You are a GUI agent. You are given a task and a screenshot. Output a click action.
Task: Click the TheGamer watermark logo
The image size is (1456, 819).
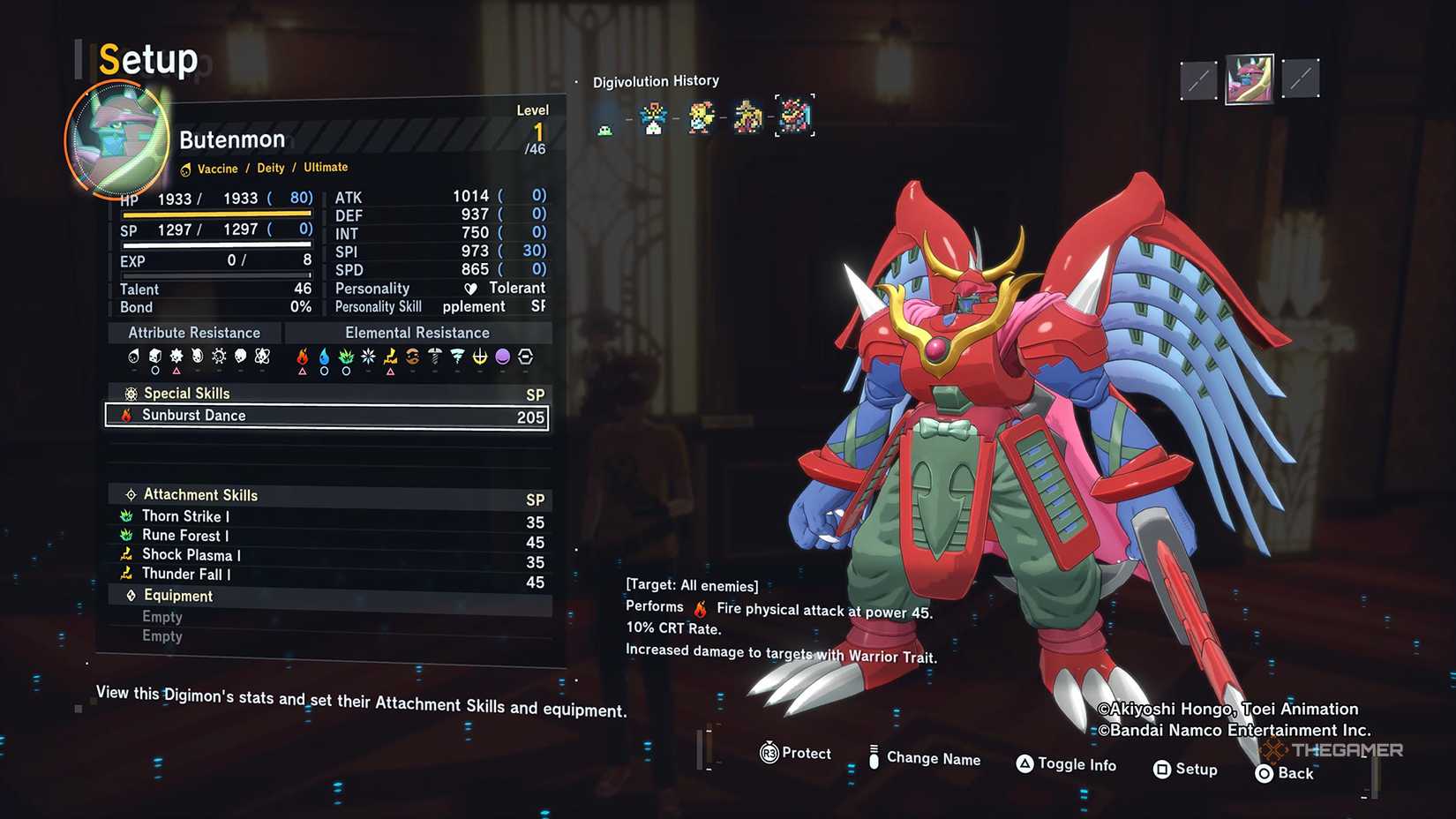pos(1332,749)
